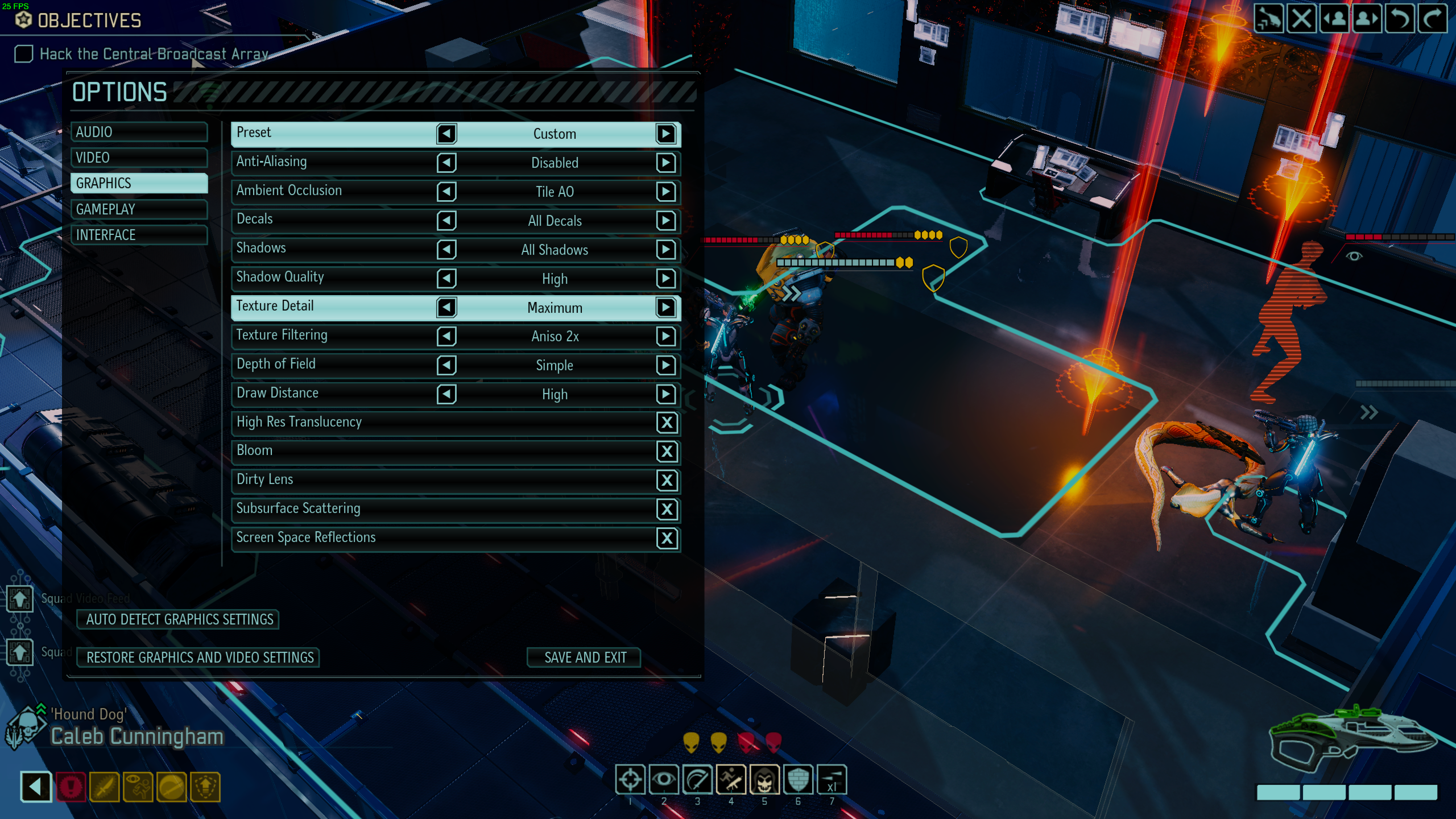Uncheck Subsurface Scattering
The width and height of the screenshot is (1456, 819).
(x=667, y=509)
